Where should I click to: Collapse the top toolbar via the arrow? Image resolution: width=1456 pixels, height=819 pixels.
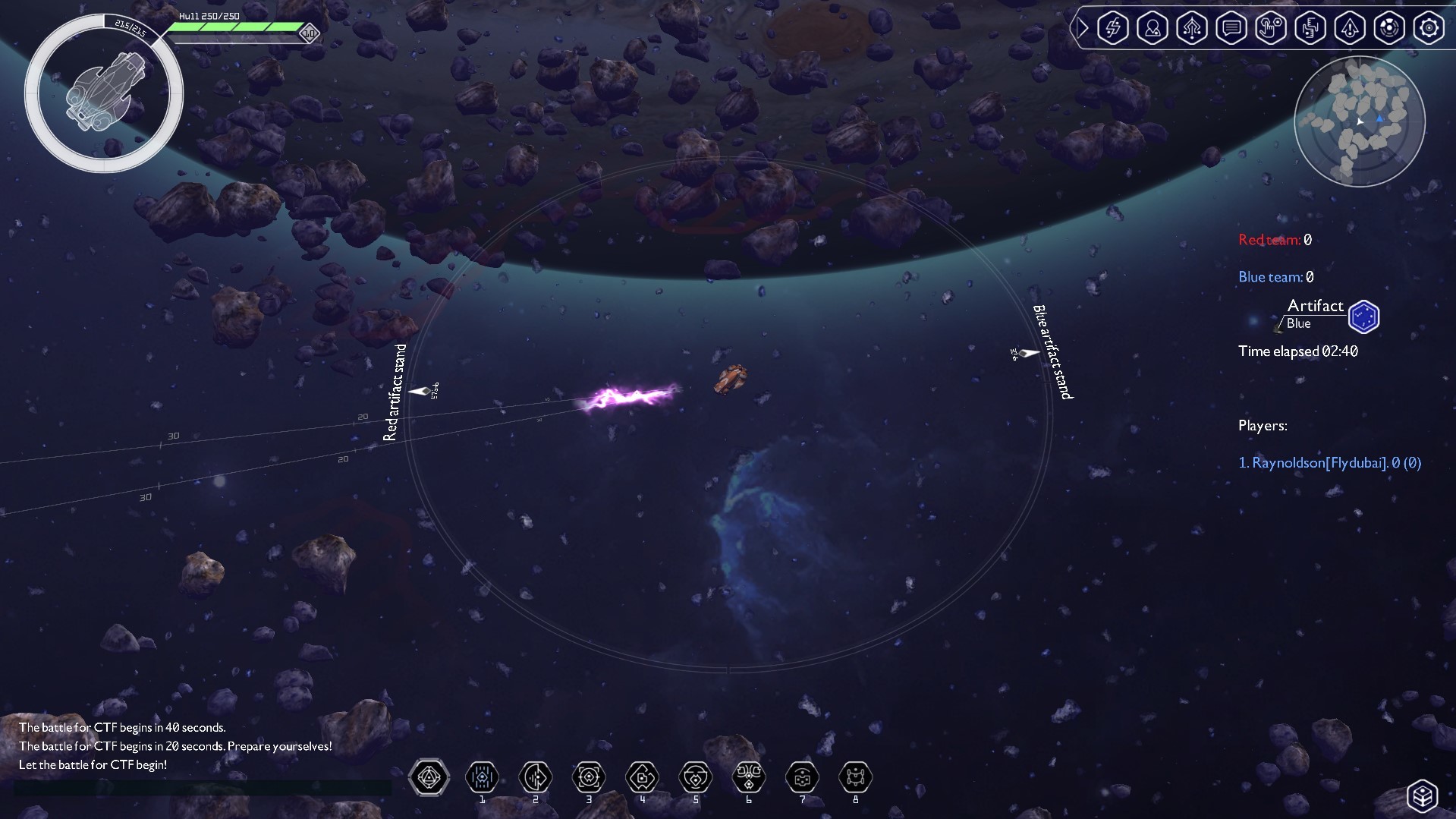click(x=1083, y=27)
